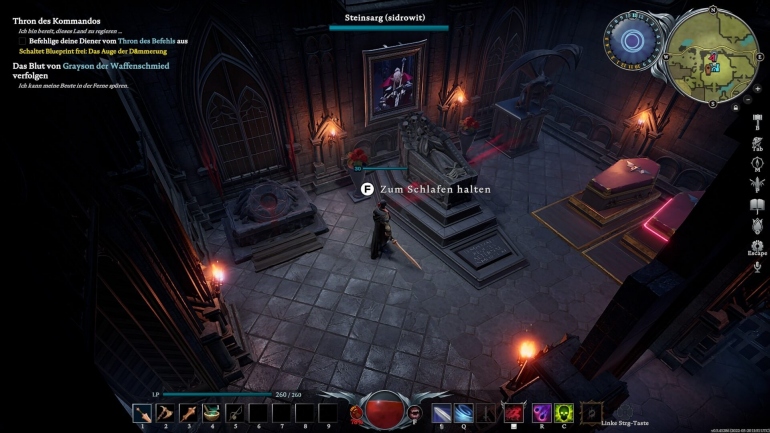The width and height of the screenshot is (770, 433).
Task: Select the axe in hotbar slot 2
Action: (166, 411)
